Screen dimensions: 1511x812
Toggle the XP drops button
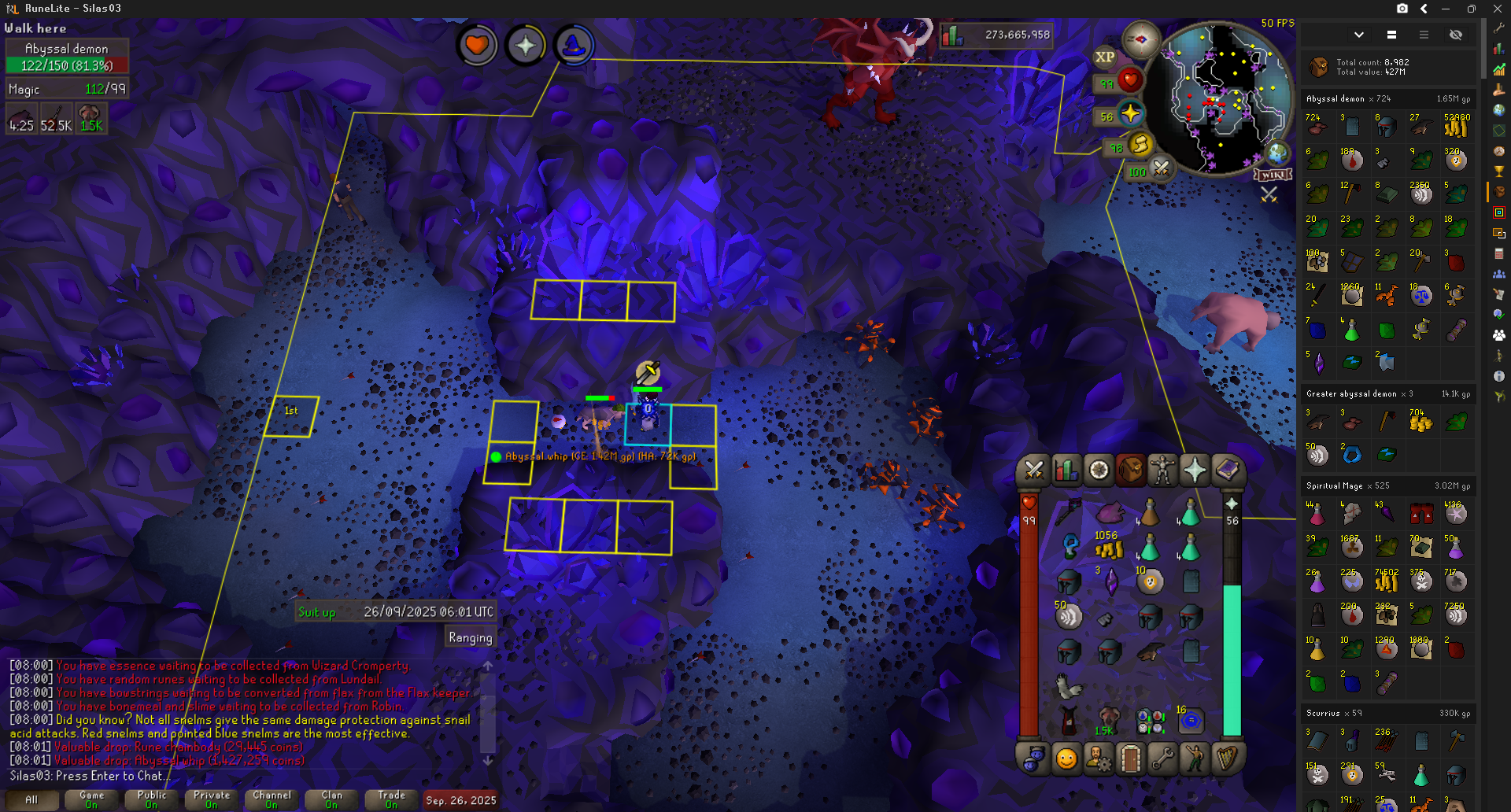1105,57
